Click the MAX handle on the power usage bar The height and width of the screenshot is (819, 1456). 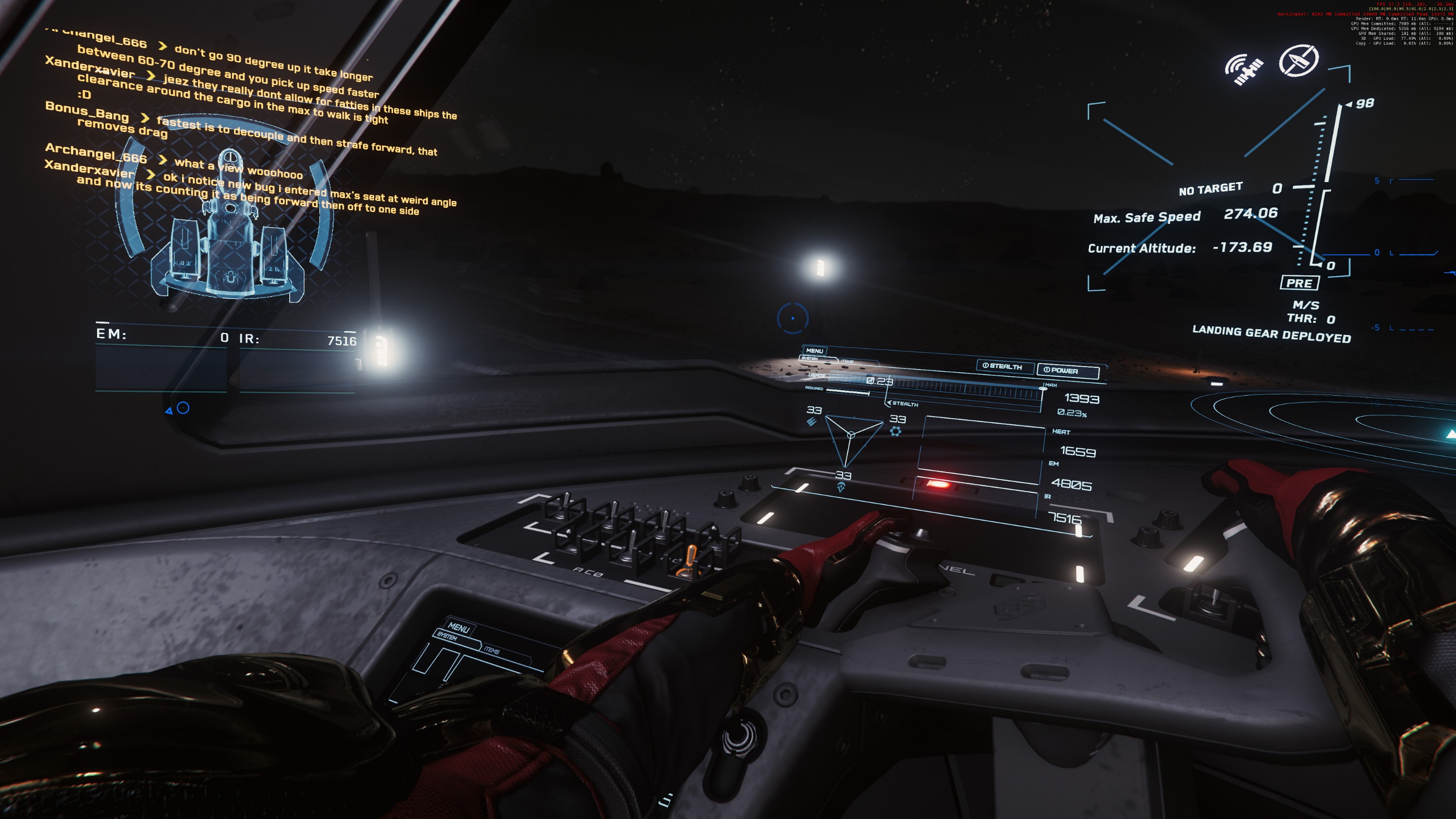coord(1043,388)
